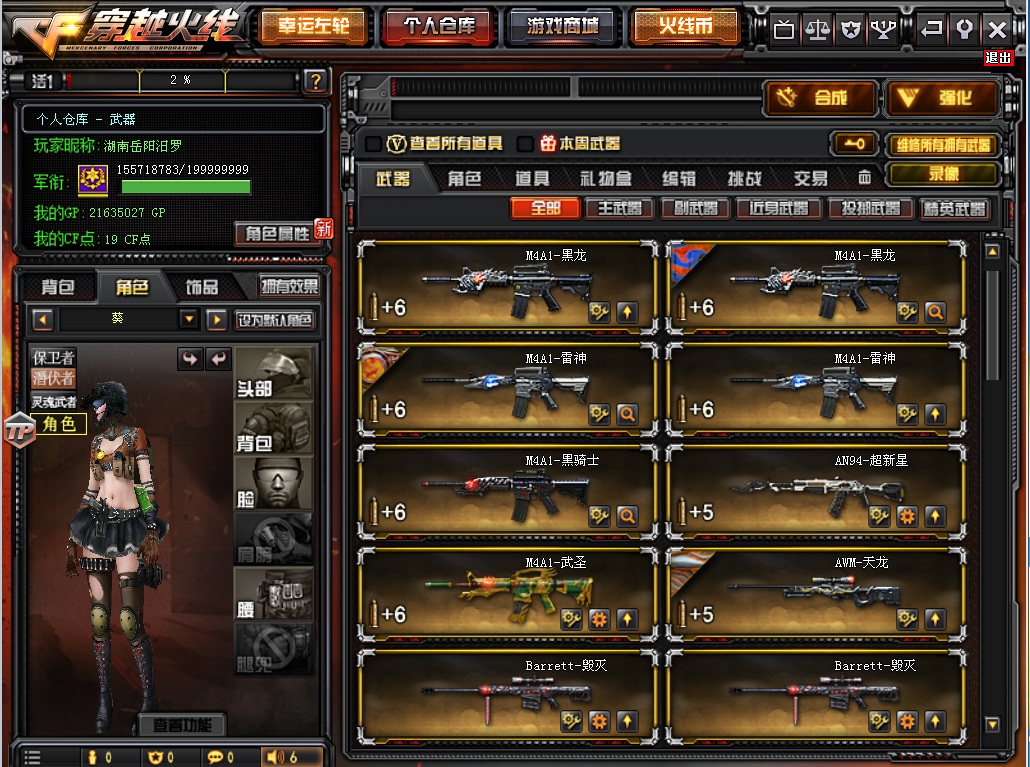
Task: Click the 合成 synthesis button
Action: pyautogui.click(x=820, y=98)
